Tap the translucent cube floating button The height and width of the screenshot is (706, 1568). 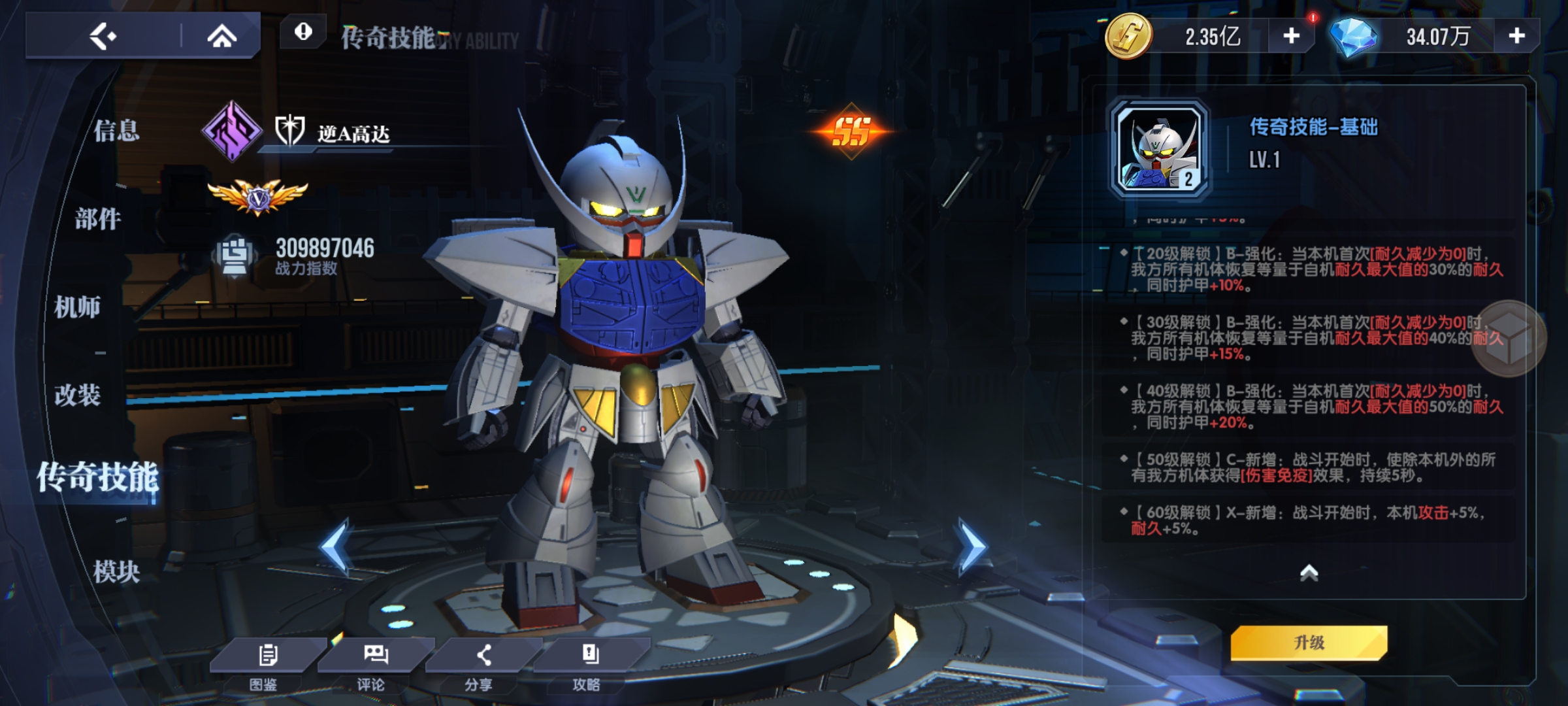(1509, 338)
